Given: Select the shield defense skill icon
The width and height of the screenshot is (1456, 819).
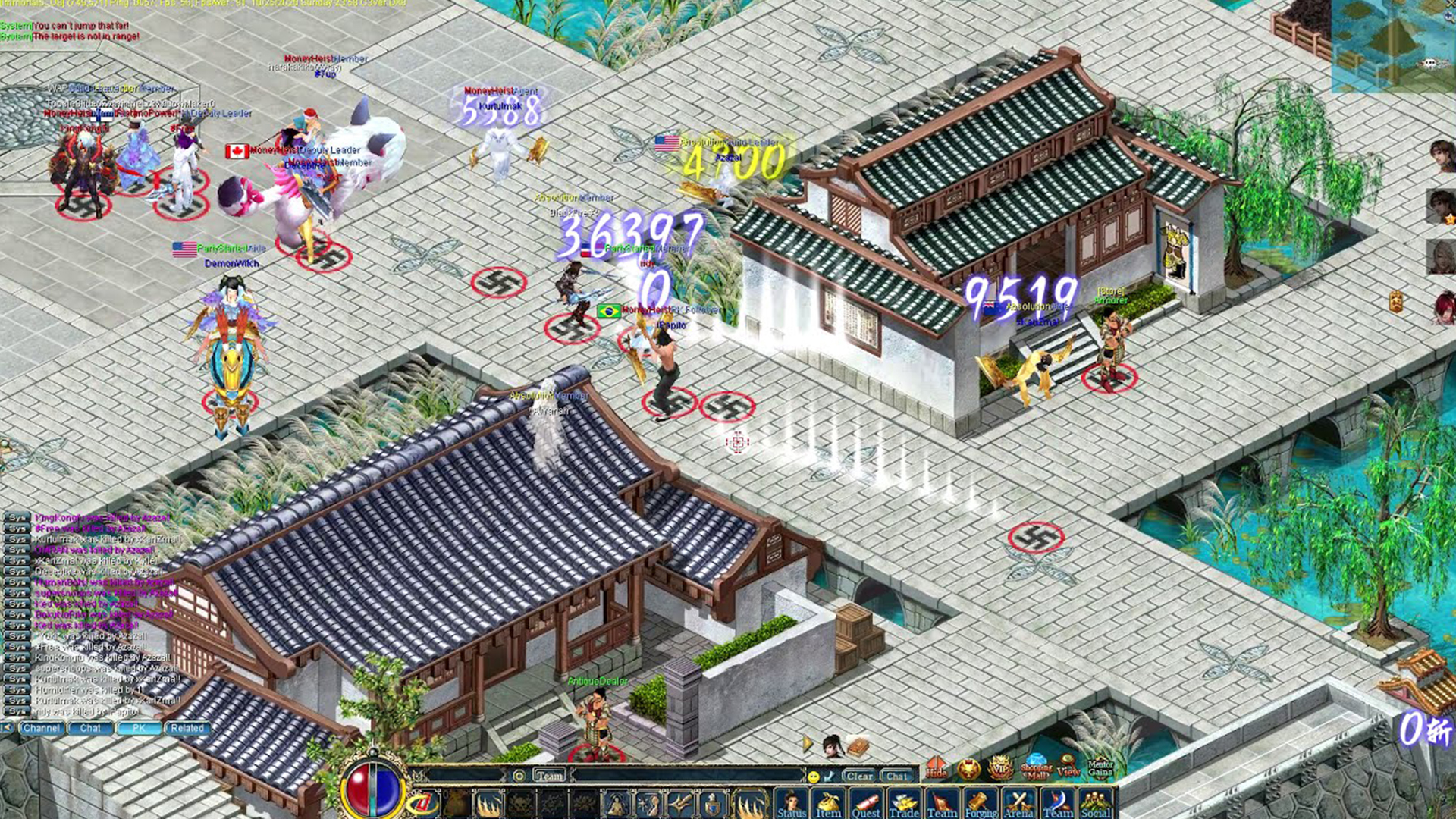Looking at the screenshot, I should (x=711, y=802).
